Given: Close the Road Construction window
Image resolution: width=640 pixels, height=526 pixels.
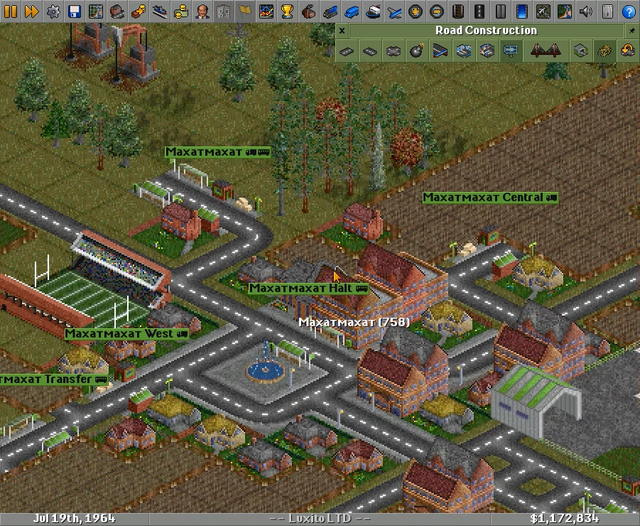Looking at the screenshot, I should [x=342, y=30].
